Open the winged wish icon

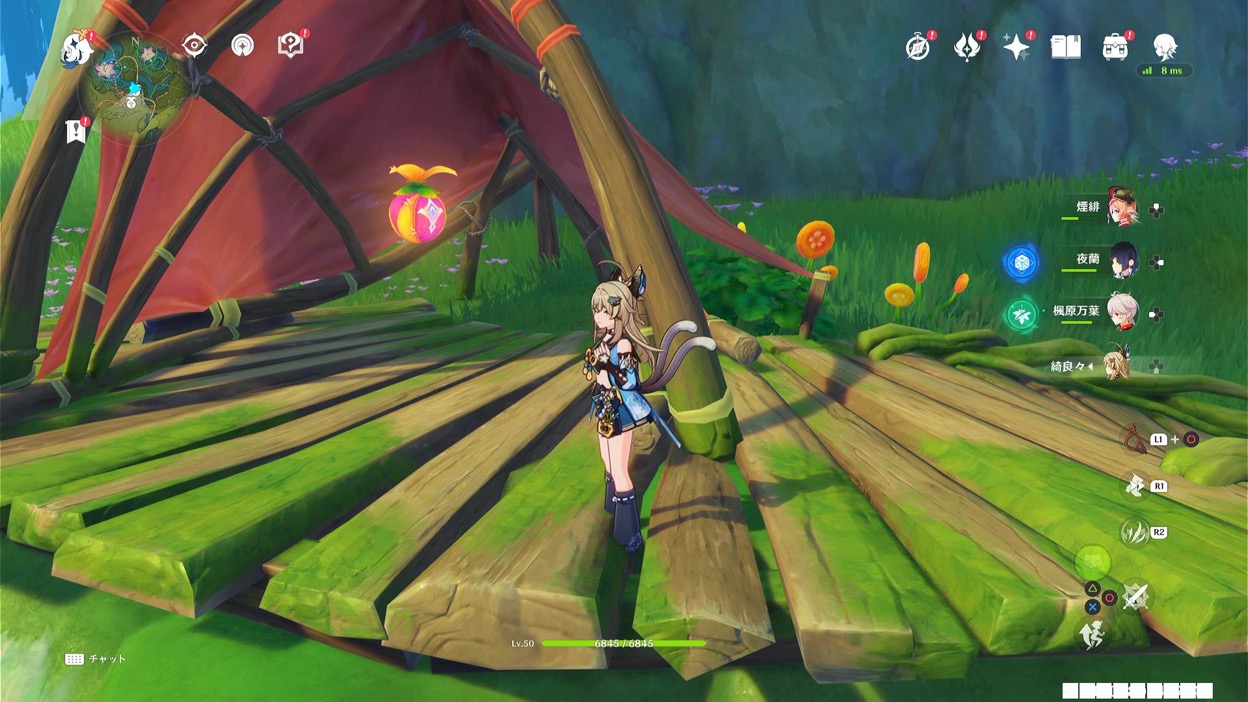click(x=967, y=46)
